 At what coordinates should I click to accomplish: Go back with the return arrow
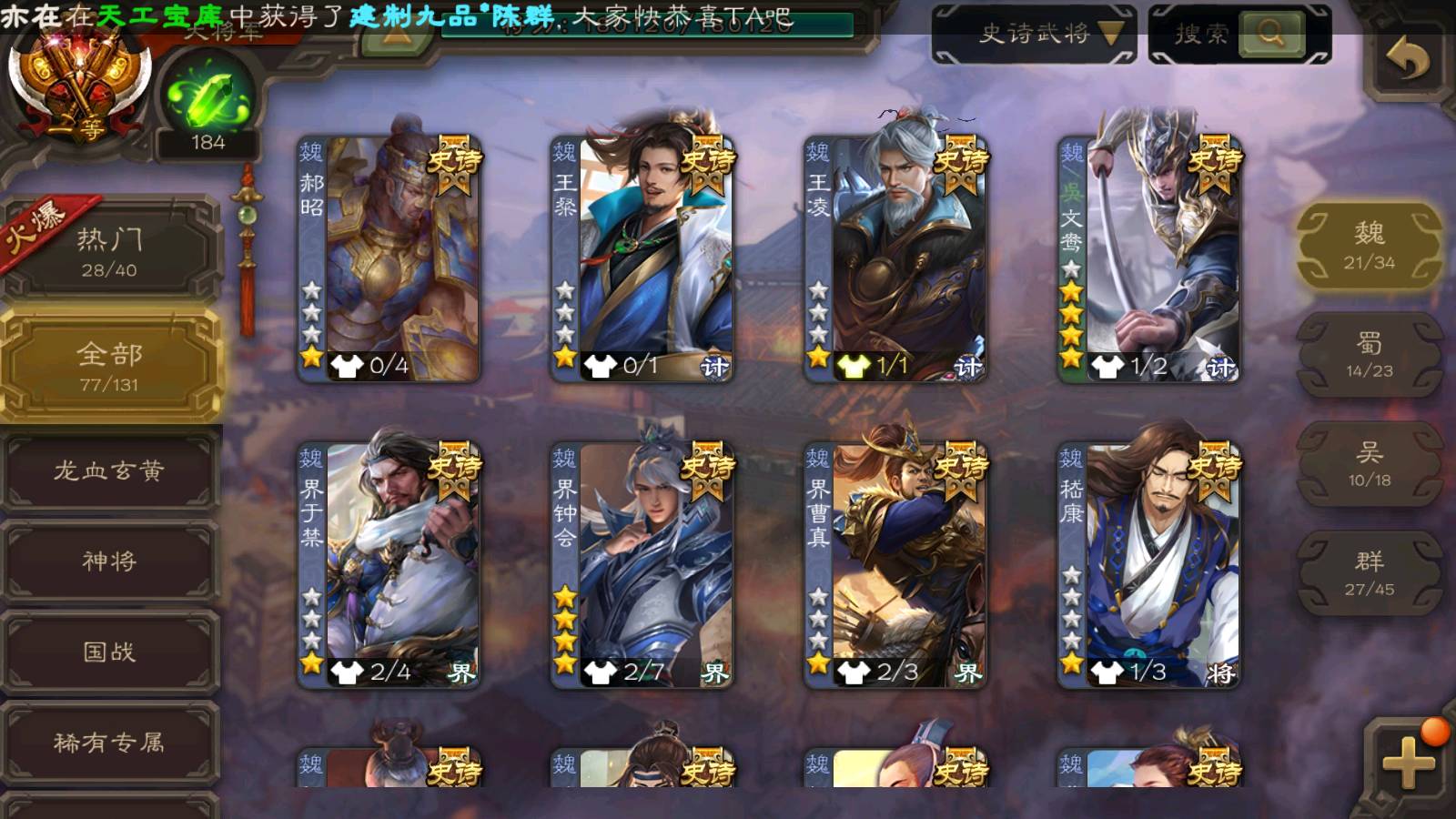click(x=1407, y=60)
